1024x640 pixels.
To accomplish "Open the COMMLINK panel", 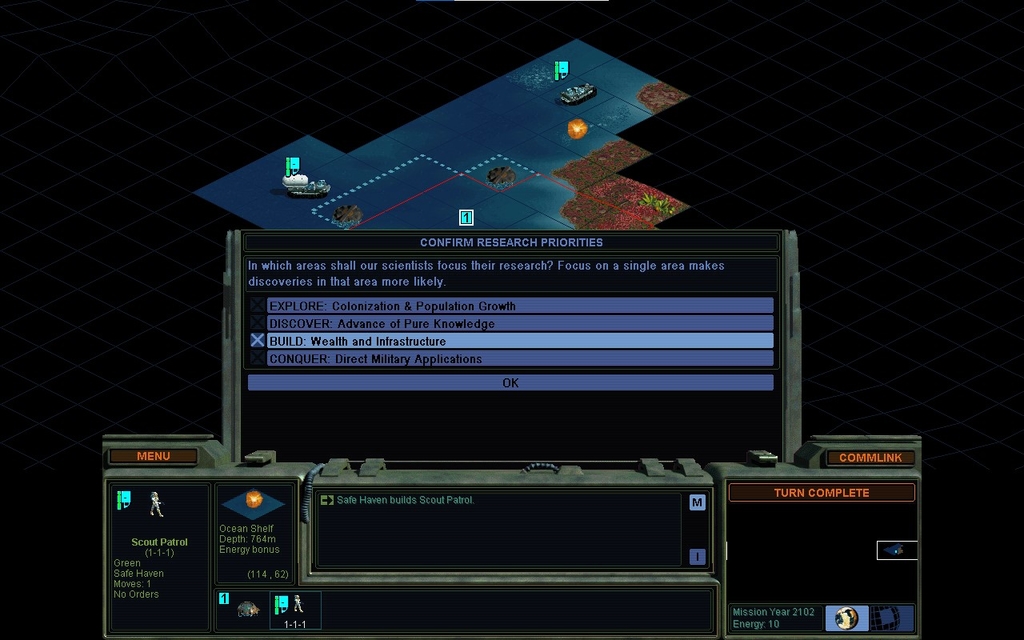I will pyautogui.click(x=870, y=458).
